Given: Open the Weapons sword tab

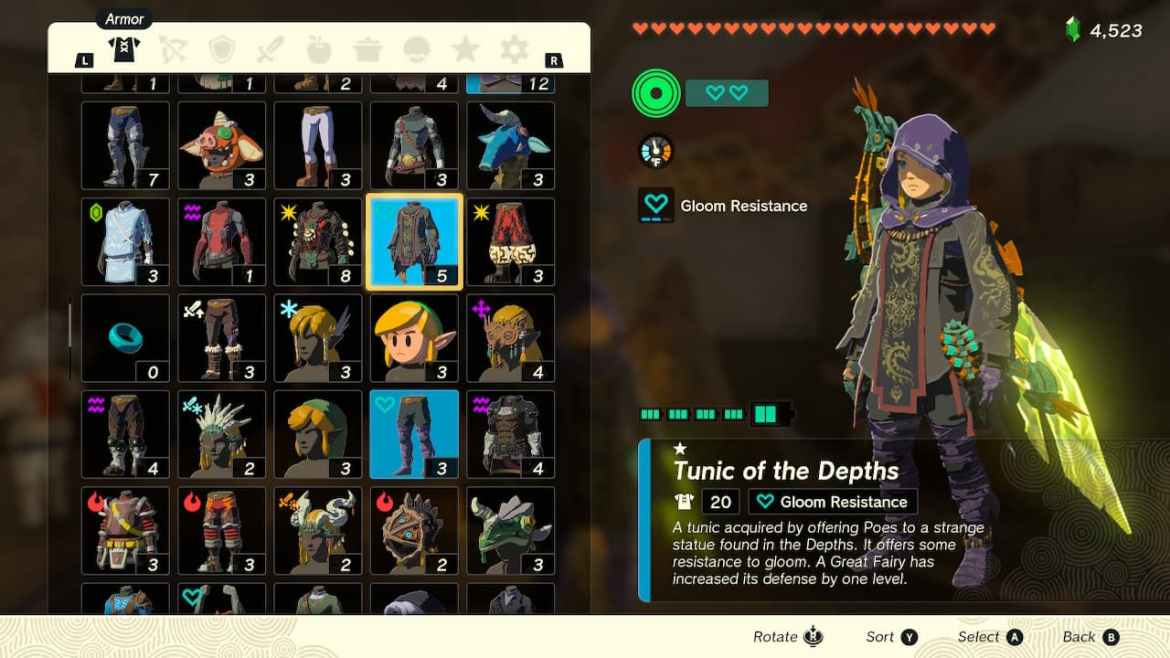Looking at the screenshot, I should click(x=271, y=49).
